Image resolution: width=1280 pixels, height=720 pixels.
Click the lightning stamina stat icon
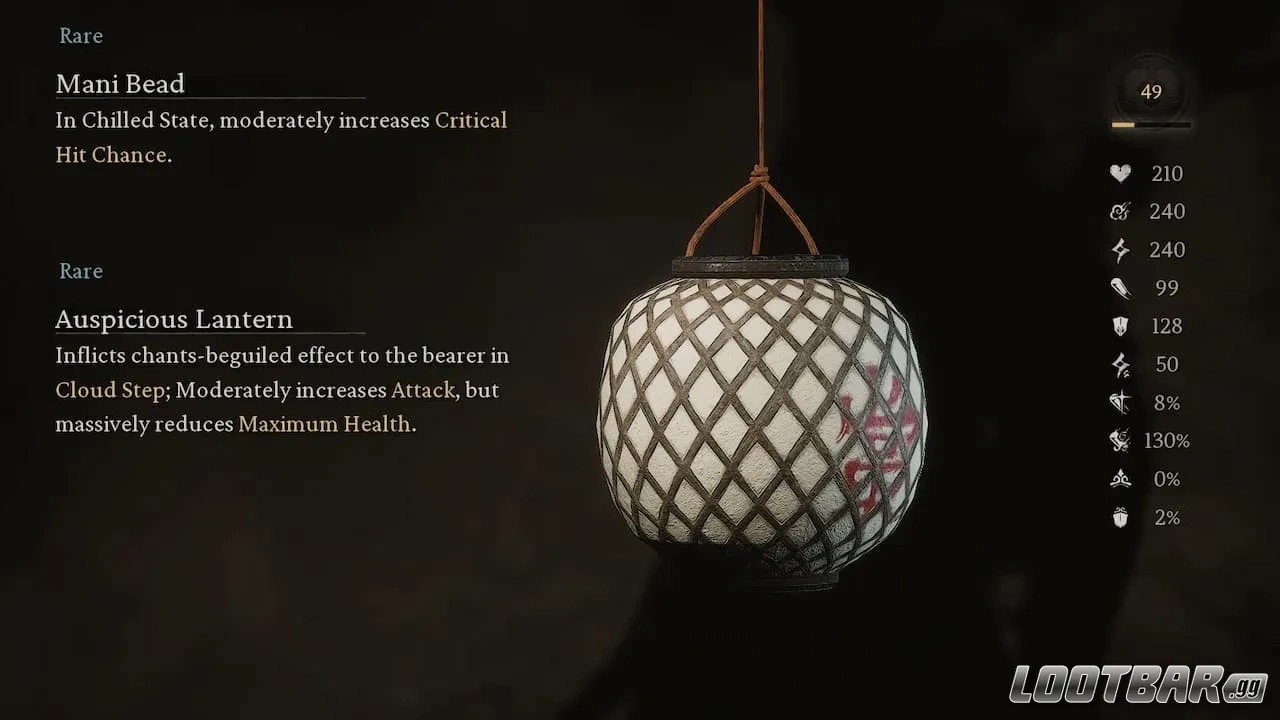(1119, 249)
